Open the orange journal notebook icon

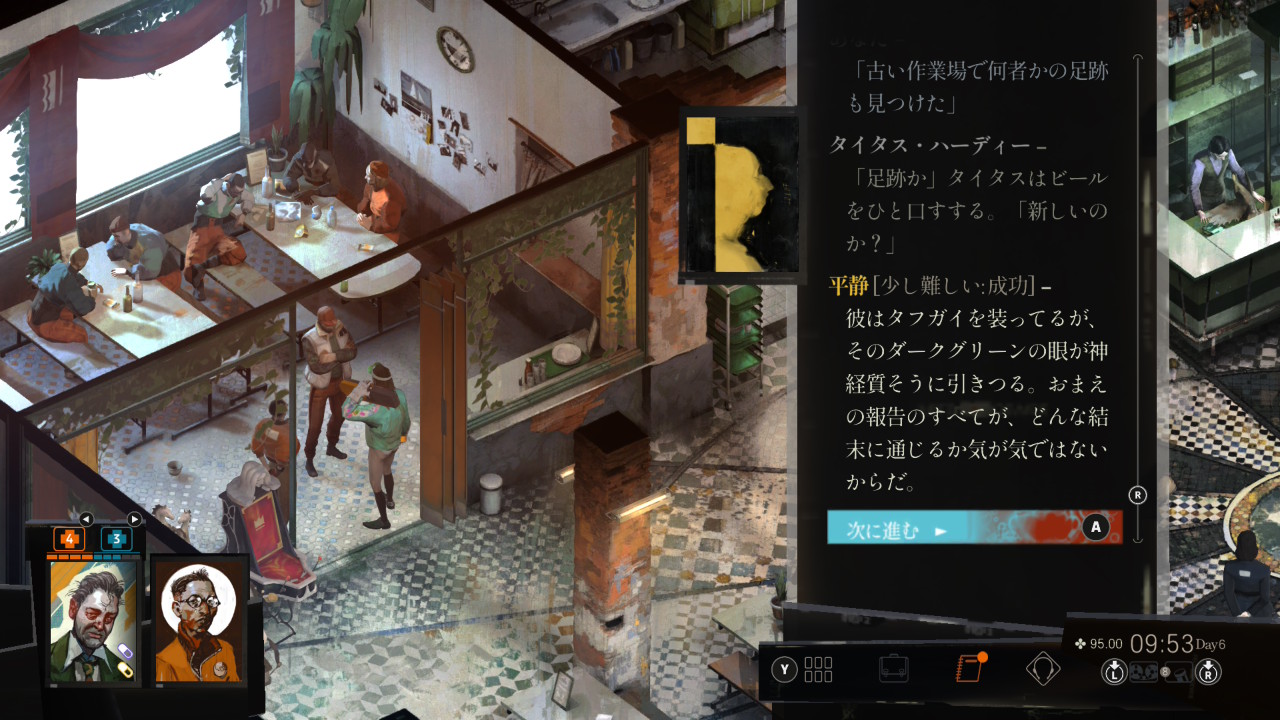969,668
